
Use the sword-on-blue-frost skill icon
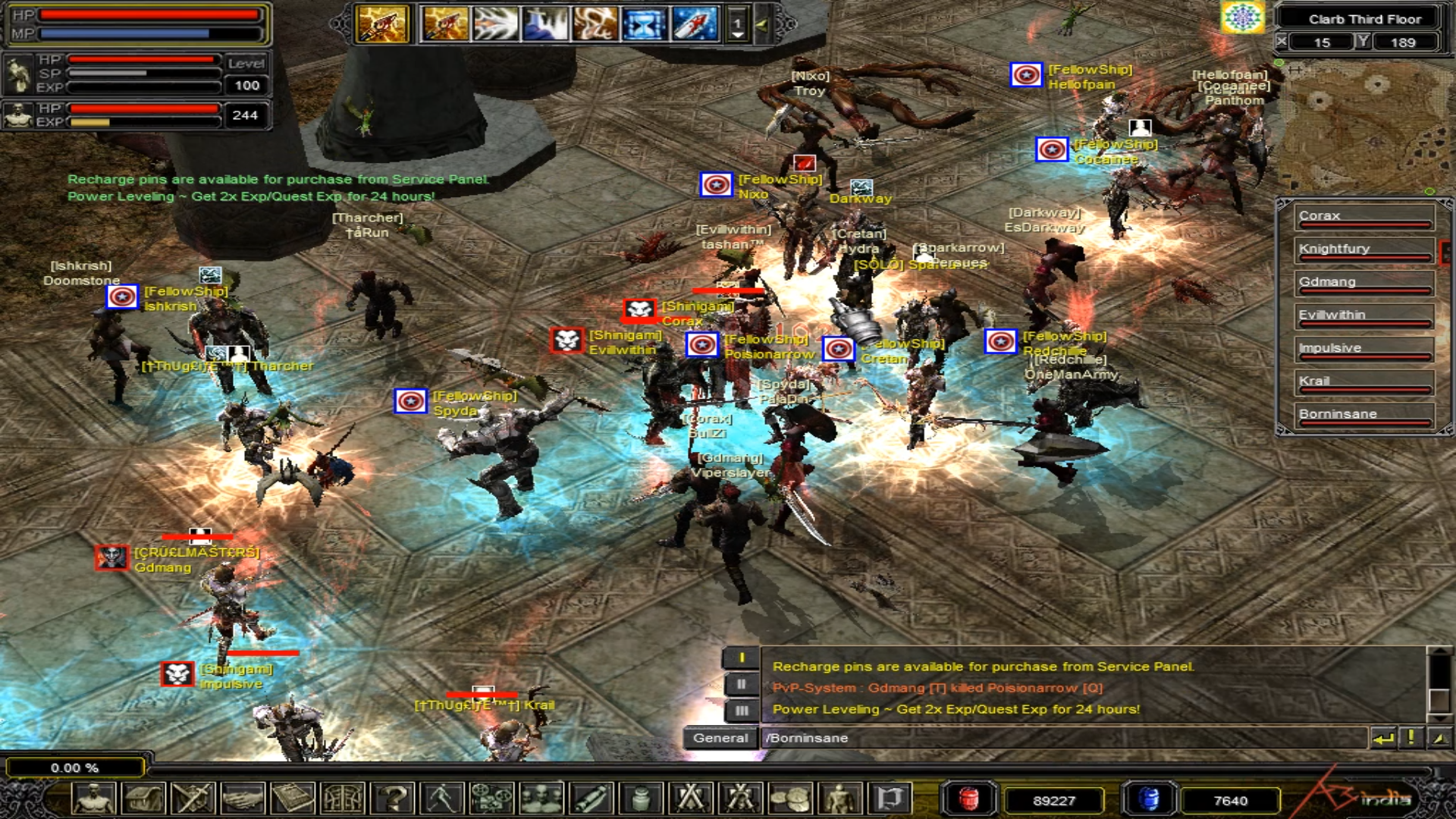pyautogui.click(x=694, y=24)
